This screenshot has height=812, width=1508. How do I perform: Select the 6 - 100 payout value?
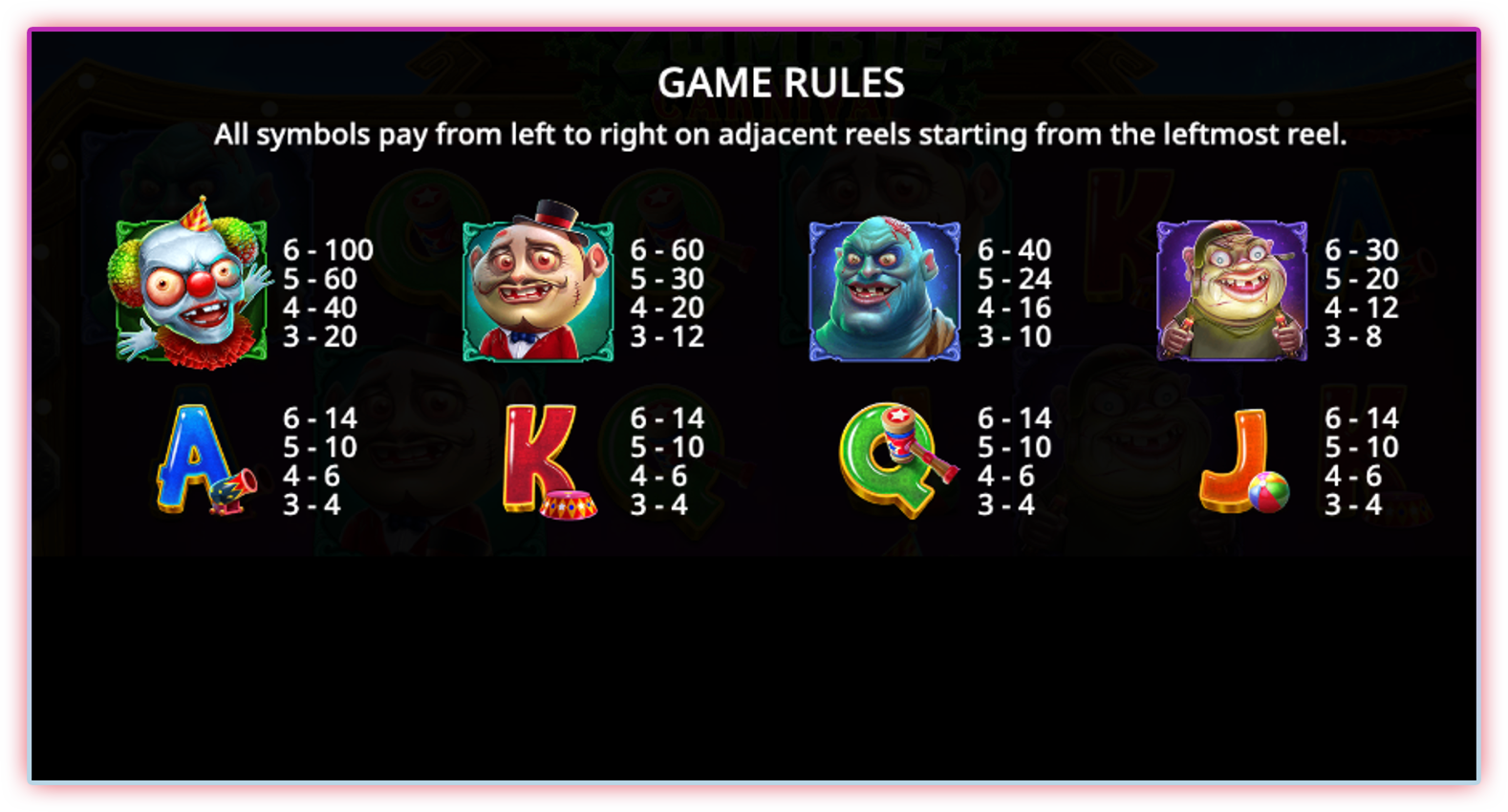click(328, 250)
